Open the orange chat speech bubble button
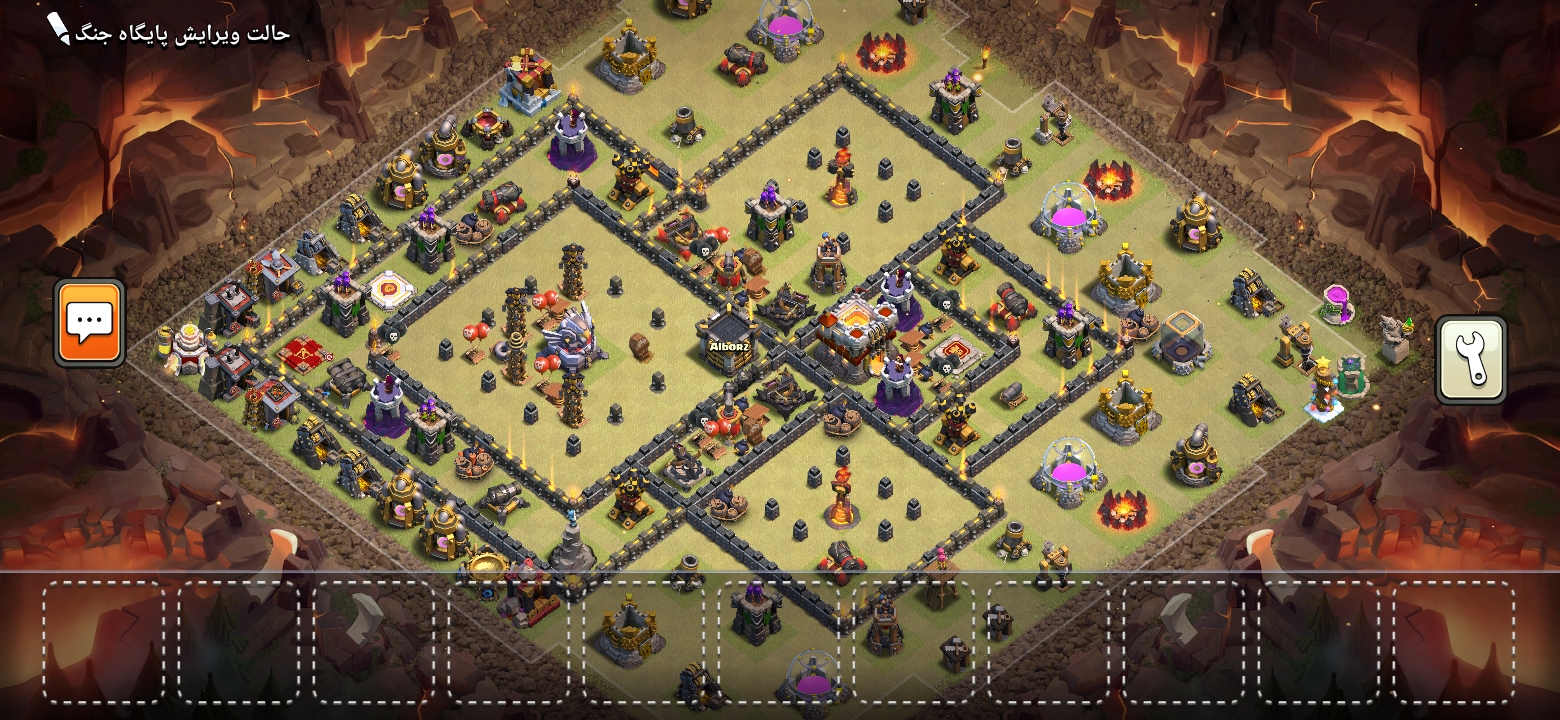The image size is (1560, 720). tap(90, 322)
